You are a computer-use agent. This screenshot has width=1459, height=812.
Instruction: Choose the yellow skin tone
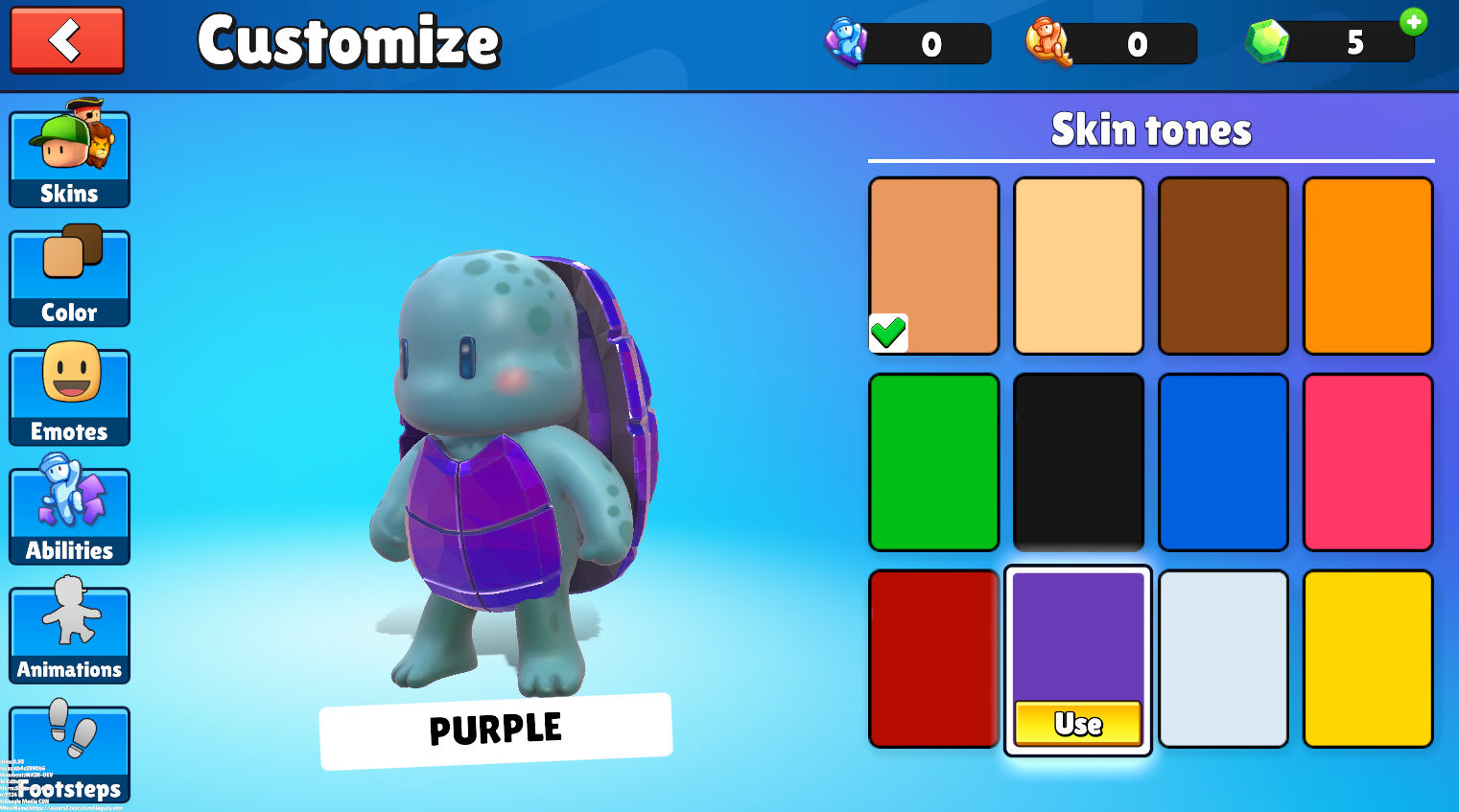(x=1368, y=659)
